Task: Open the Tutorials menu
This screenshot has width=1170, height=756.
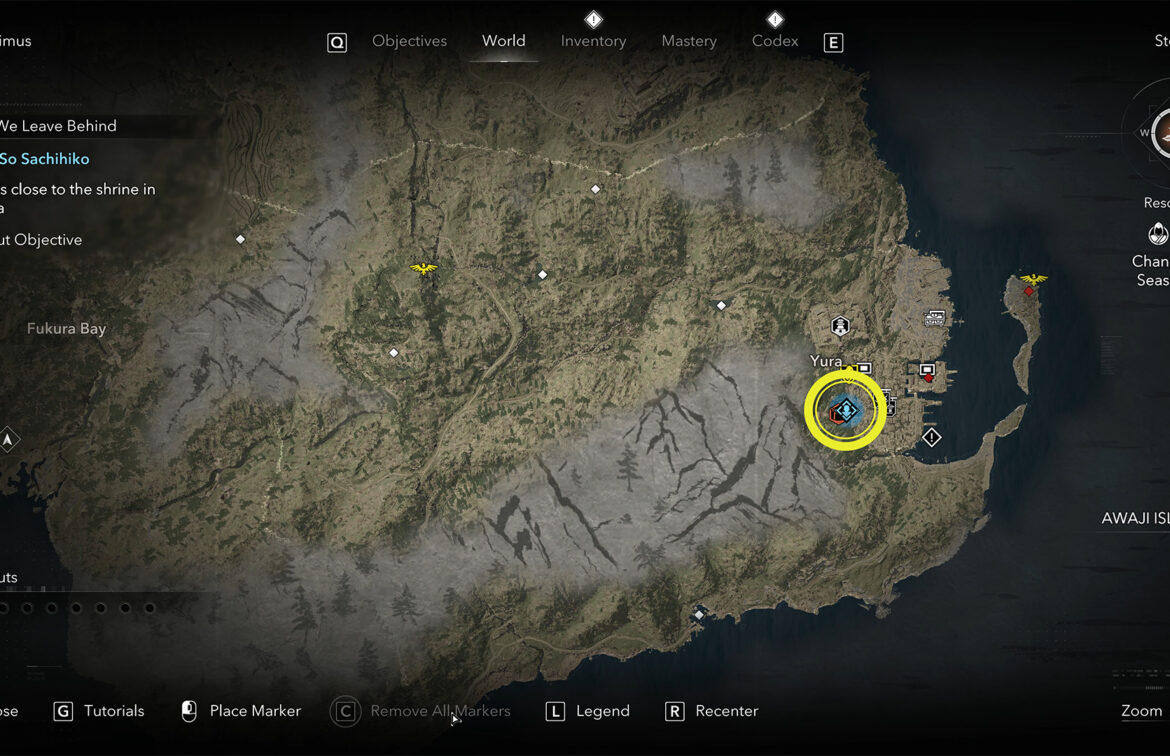Action: (x=113, y=711)
